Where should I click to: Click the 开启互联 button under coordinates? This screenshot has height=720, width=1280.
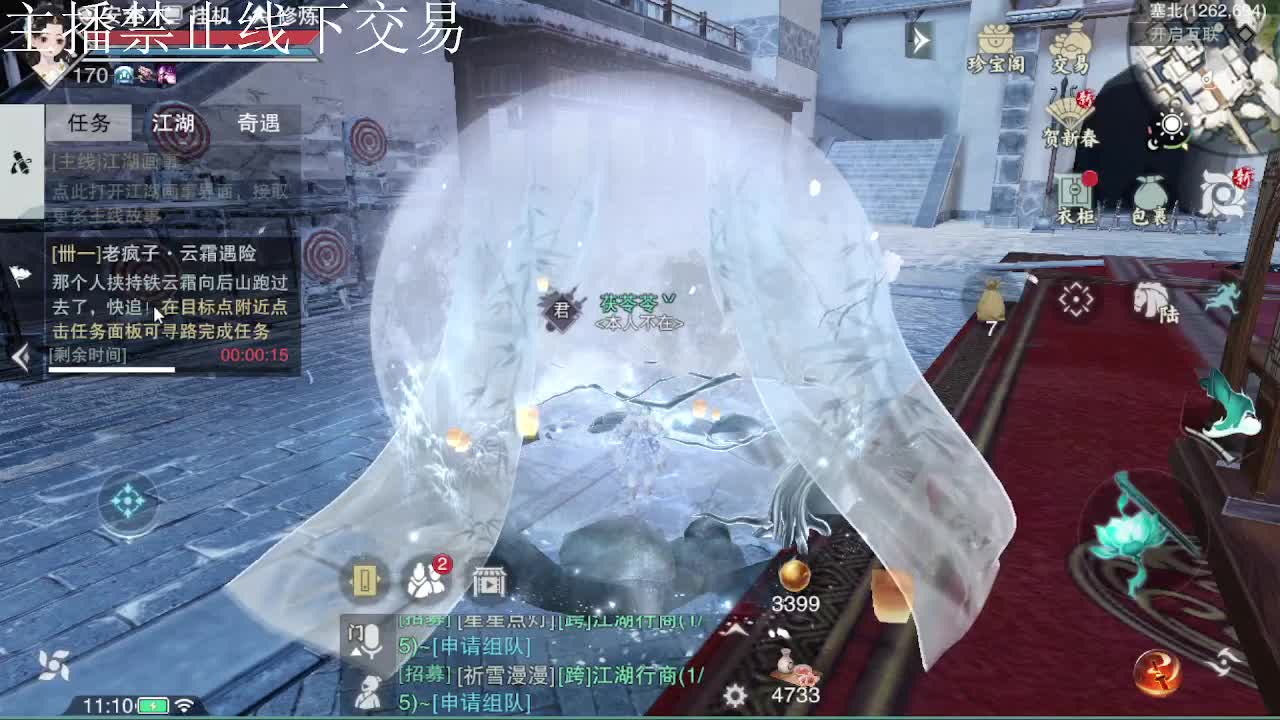tap(1183, 33)
